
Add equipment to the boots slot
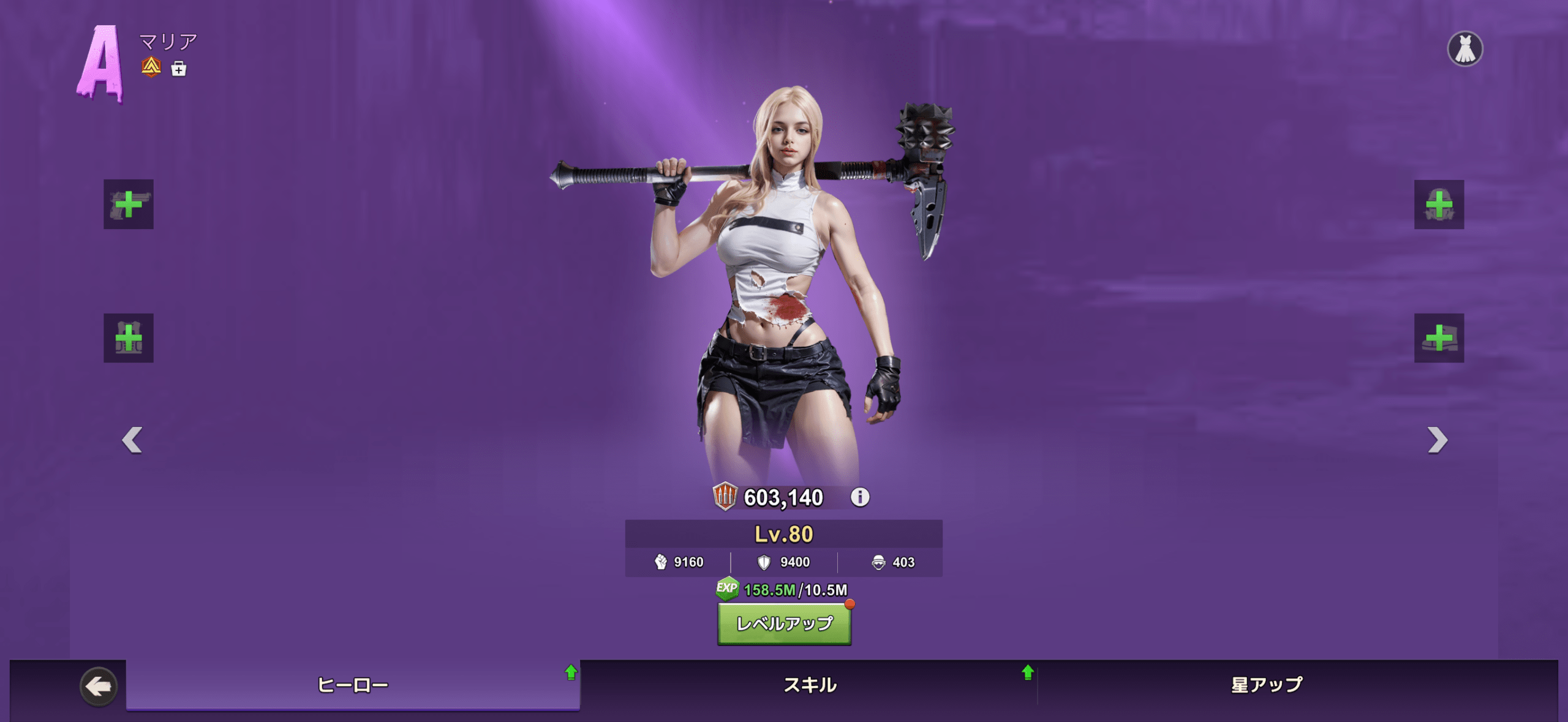point(1439,338)
